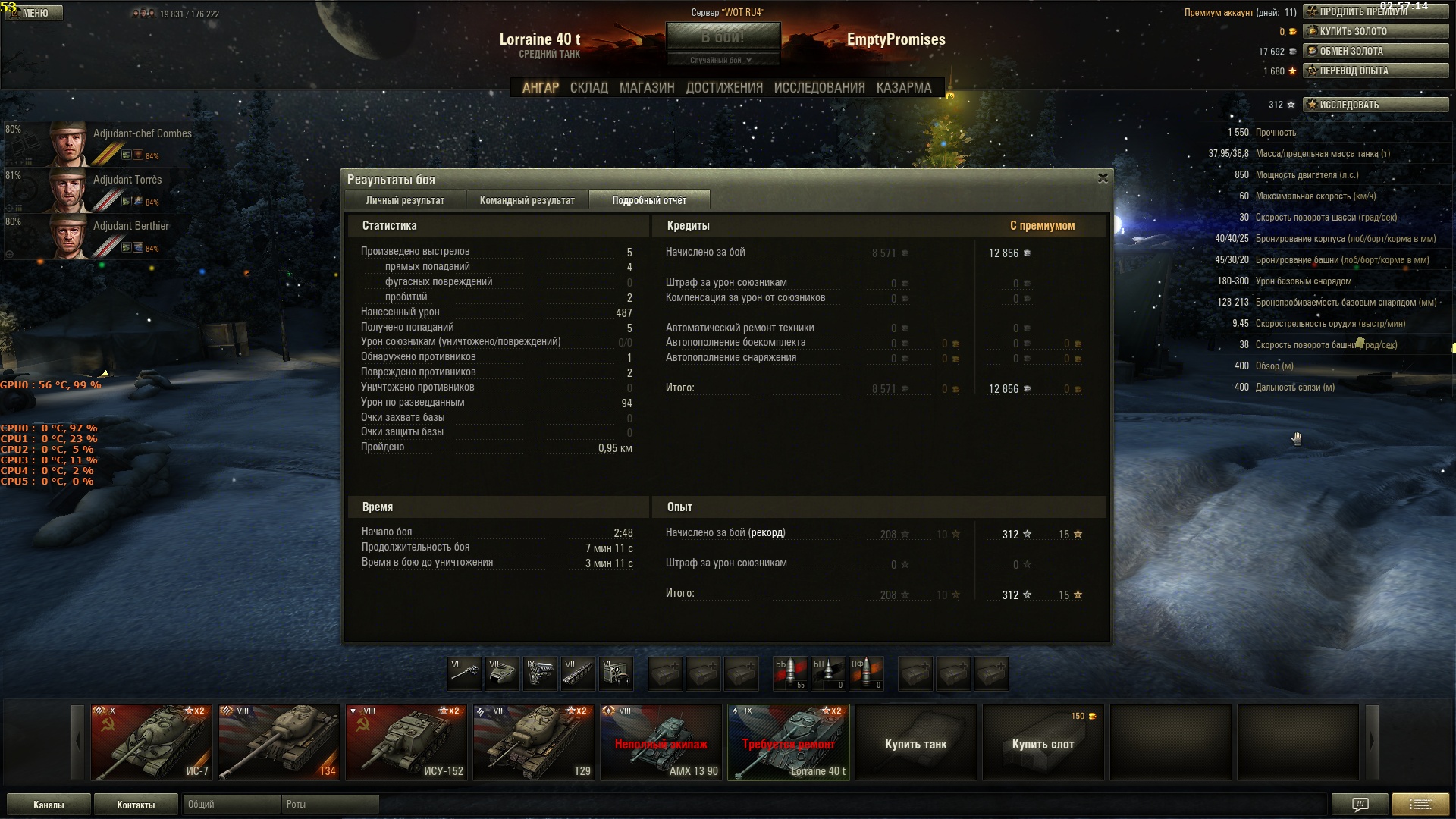Visit the КАЗАРМА section
Viewport: 1456px width, 819px height.
(903, 88)
